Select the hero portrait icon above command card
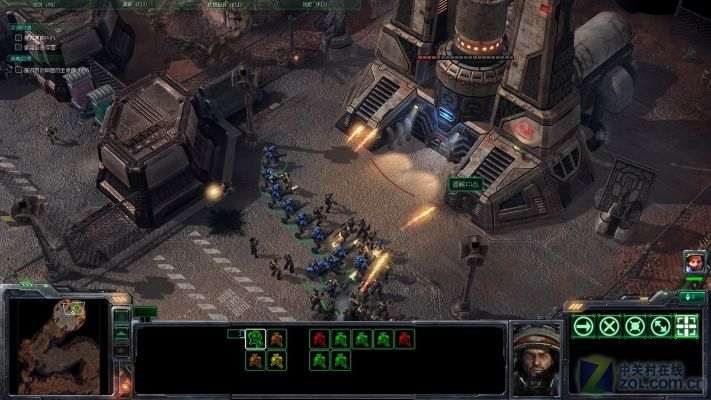The width and height of the screenshot is (711, 400). click(694, 262)
